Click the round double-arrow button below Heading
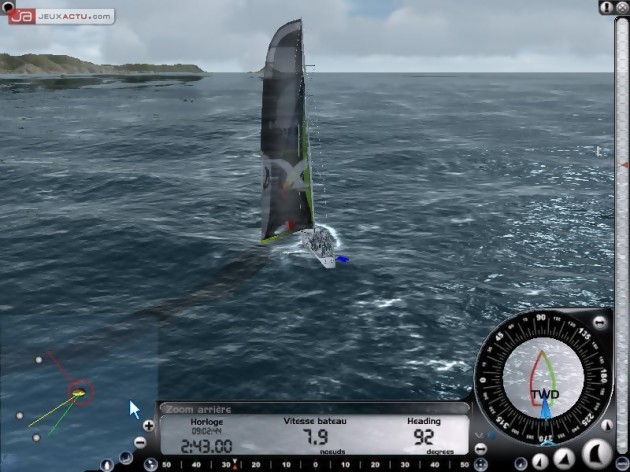Screen dimensions: 630x472 (480, 449)
